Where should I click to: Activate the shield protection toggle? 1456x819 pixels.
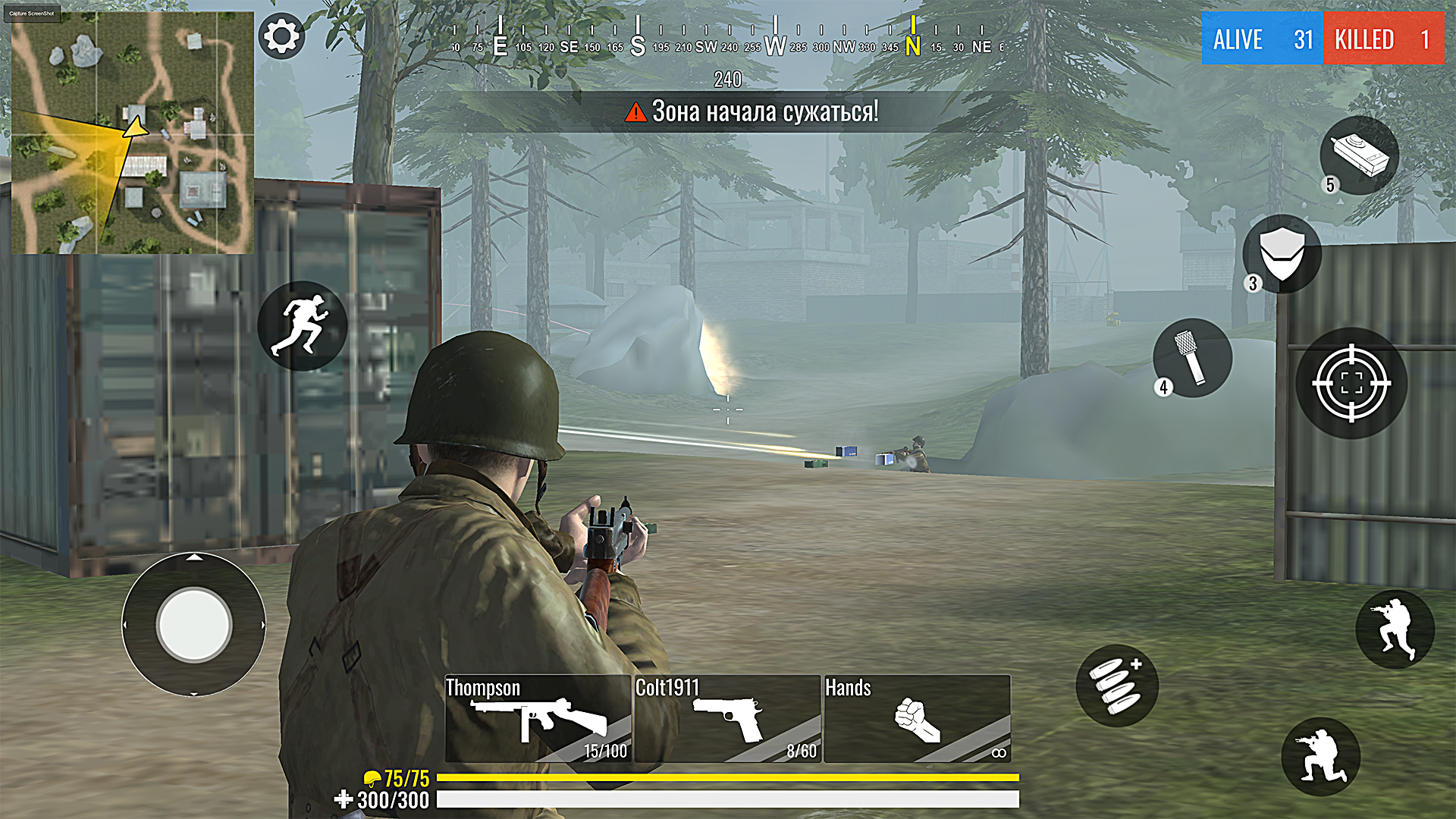click(x=1280, y=254)
